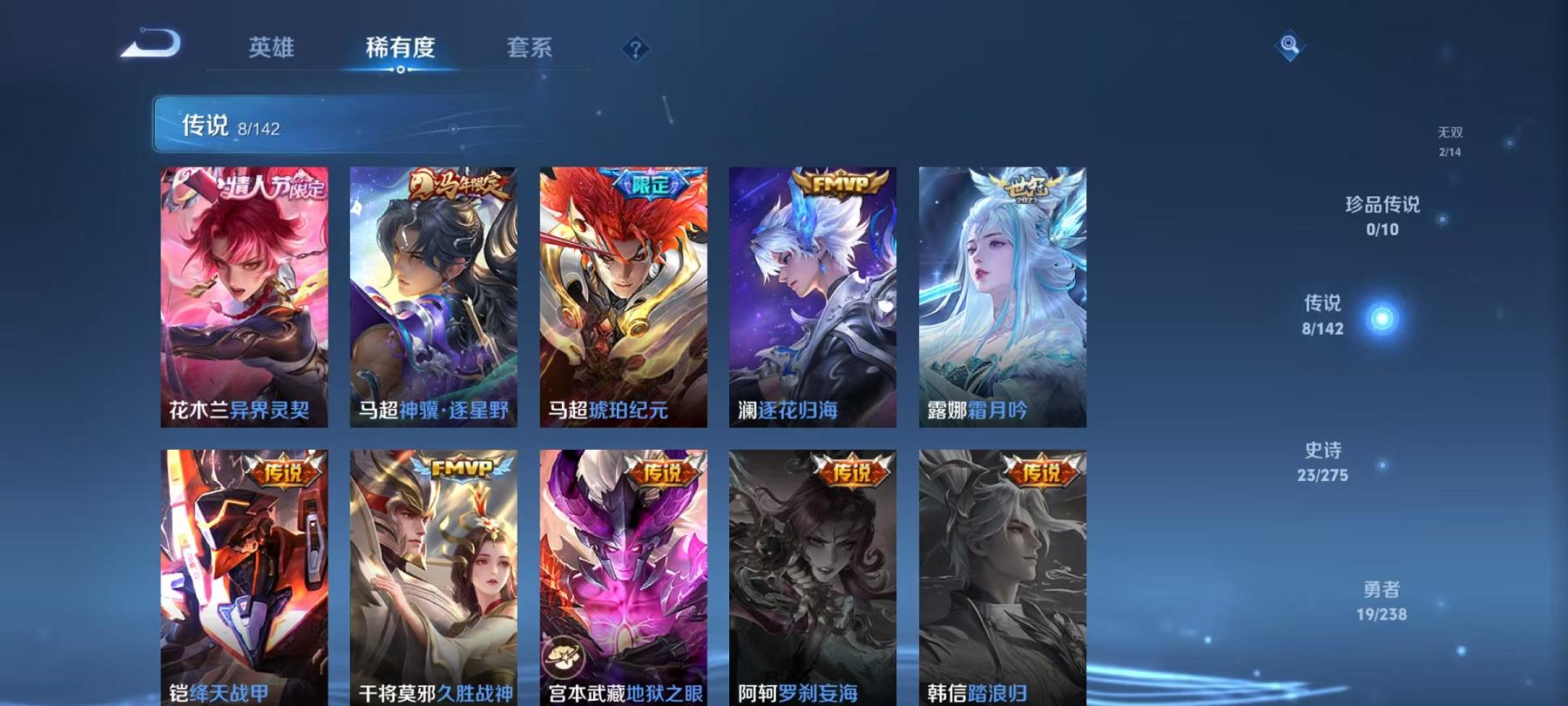Click the glowing indicator beside 传说 8/142
The width and height of the screenshot is (1568, 706).
coord(1381,316)
